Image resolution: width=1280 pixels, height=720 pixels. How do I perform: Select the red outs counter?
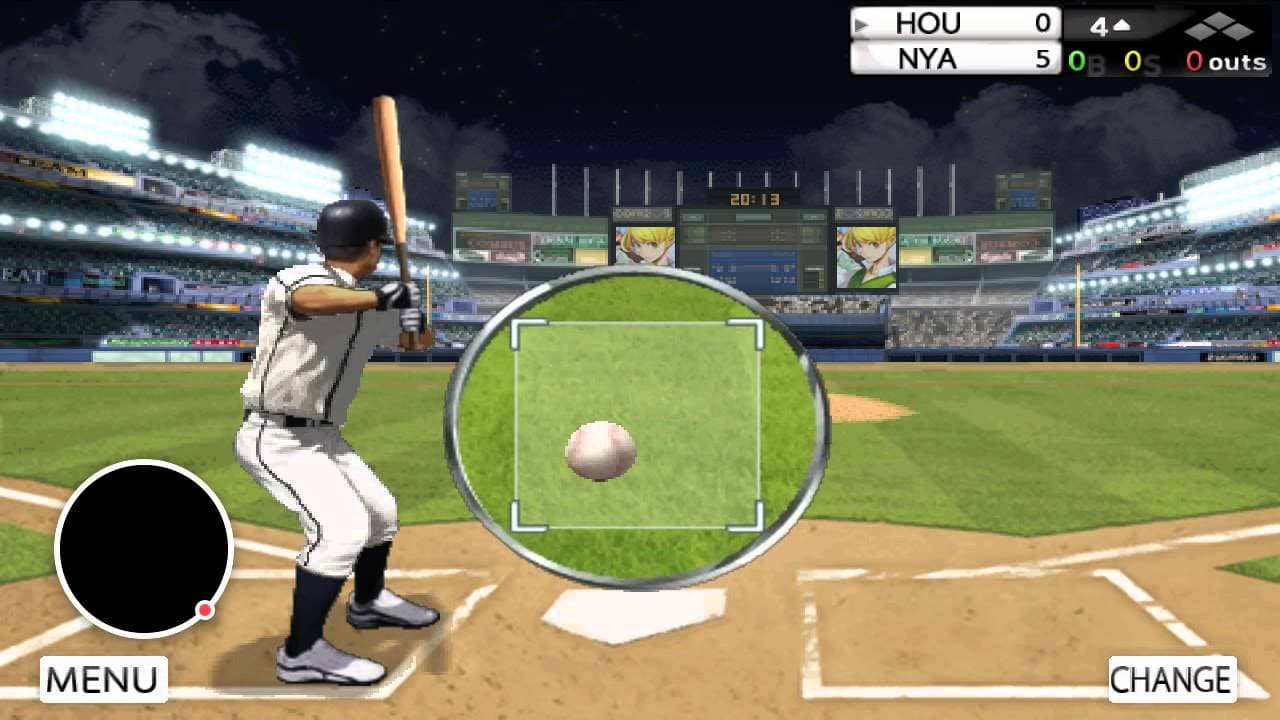1195,60
